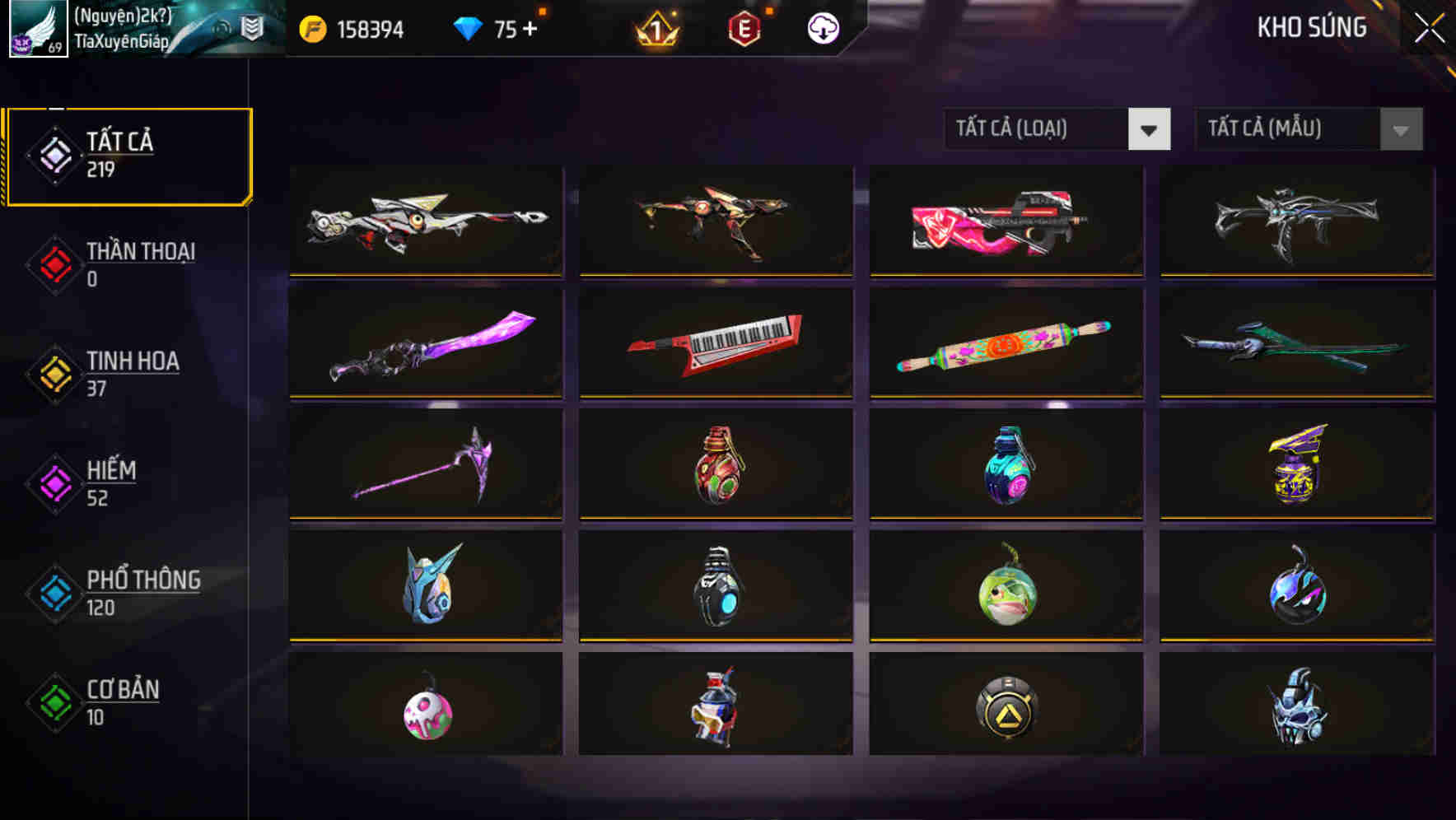The width and height of the screenshot is (1456, 820).
Task: Expand the weapon type filter arrow
Action: click(x=1150, y=129)
